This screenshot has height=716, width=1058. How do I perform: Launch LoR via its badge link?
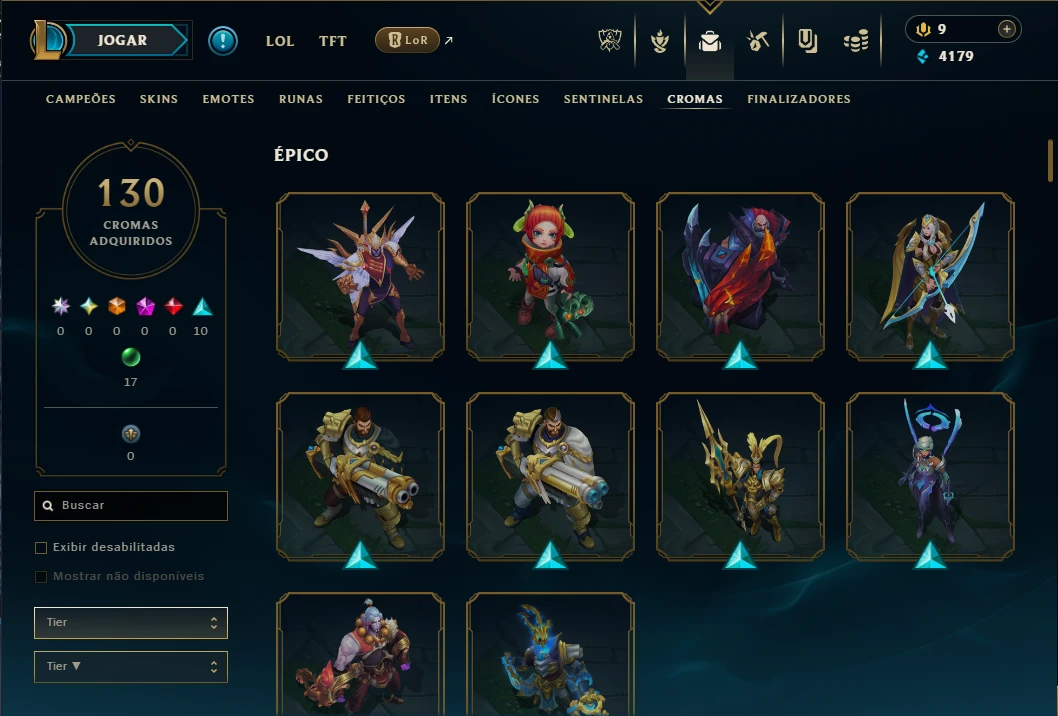408,40
